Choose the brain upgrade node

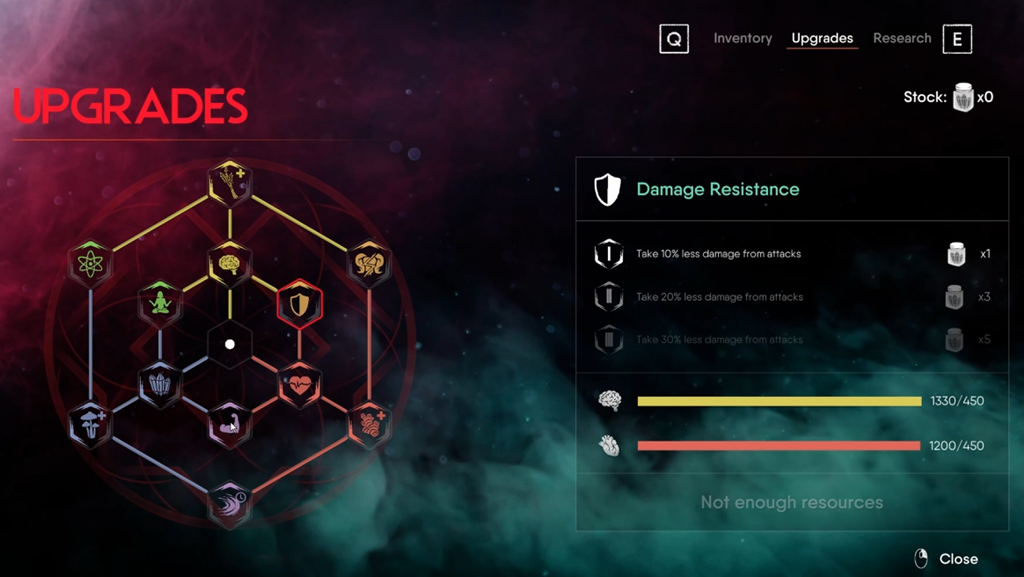(229, 263)
